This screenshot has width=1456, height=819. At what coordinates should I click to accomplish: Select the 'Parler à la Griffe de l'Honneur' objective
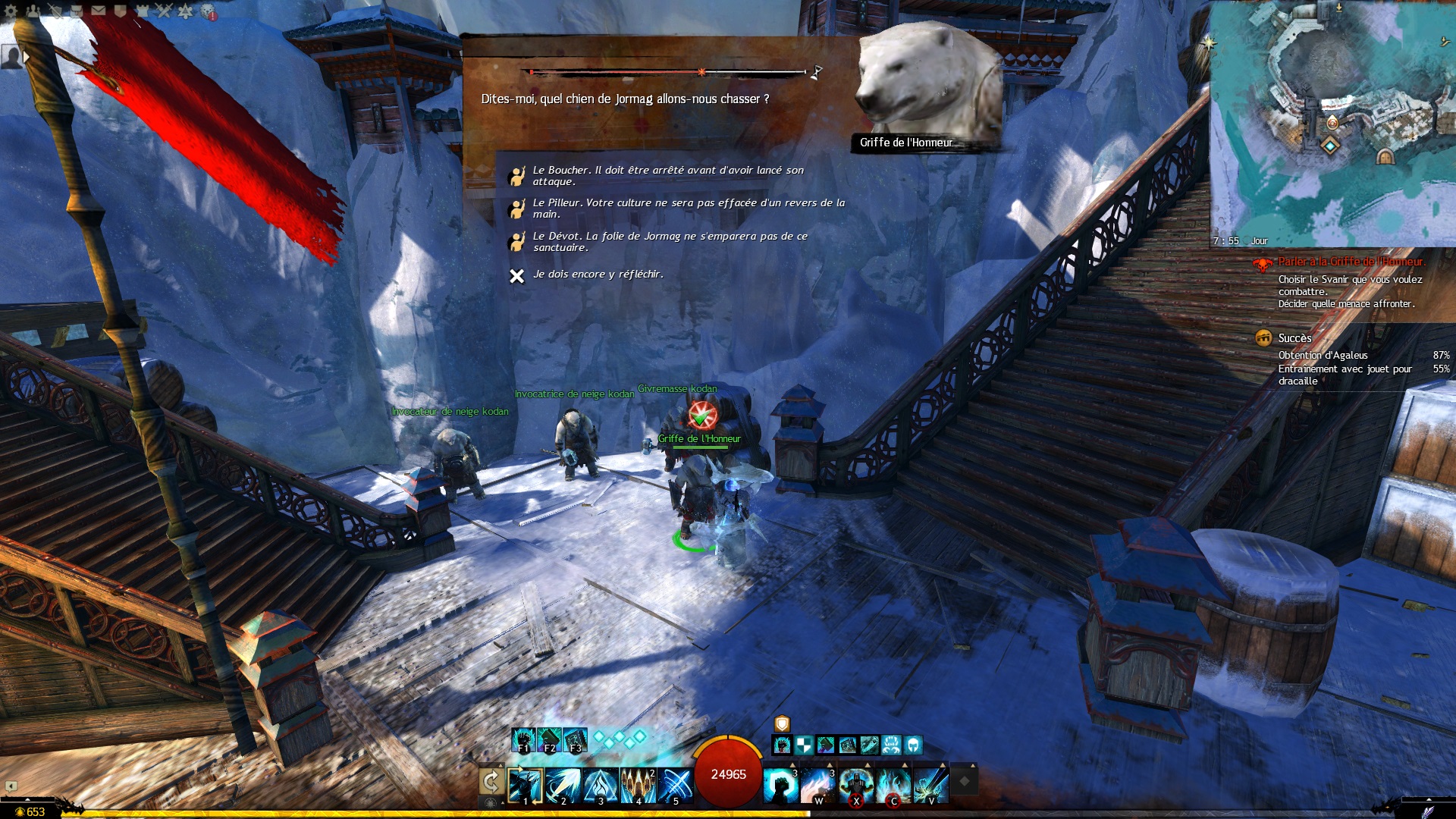pos(1351,262)
